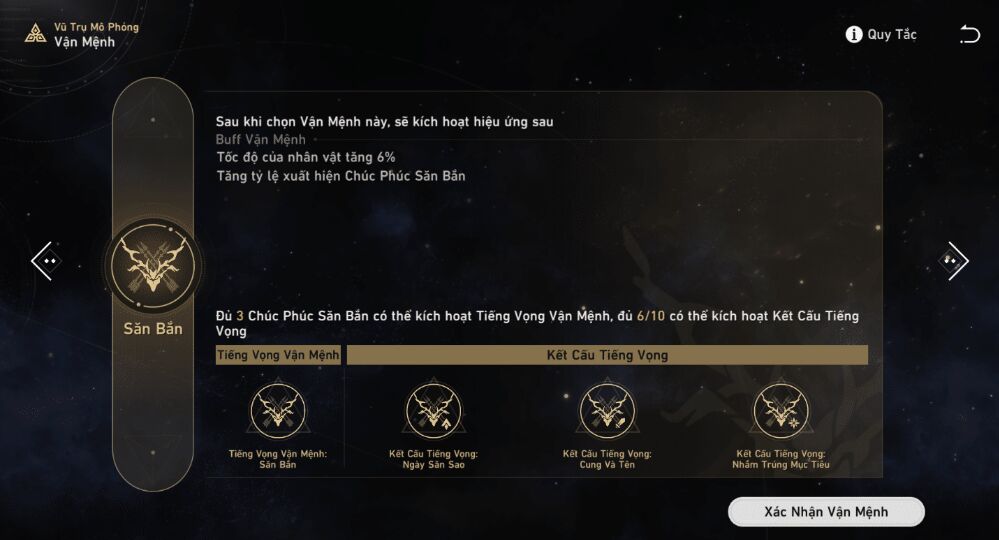Select the Săn Bắn path emblem

(x=153, y=267)
